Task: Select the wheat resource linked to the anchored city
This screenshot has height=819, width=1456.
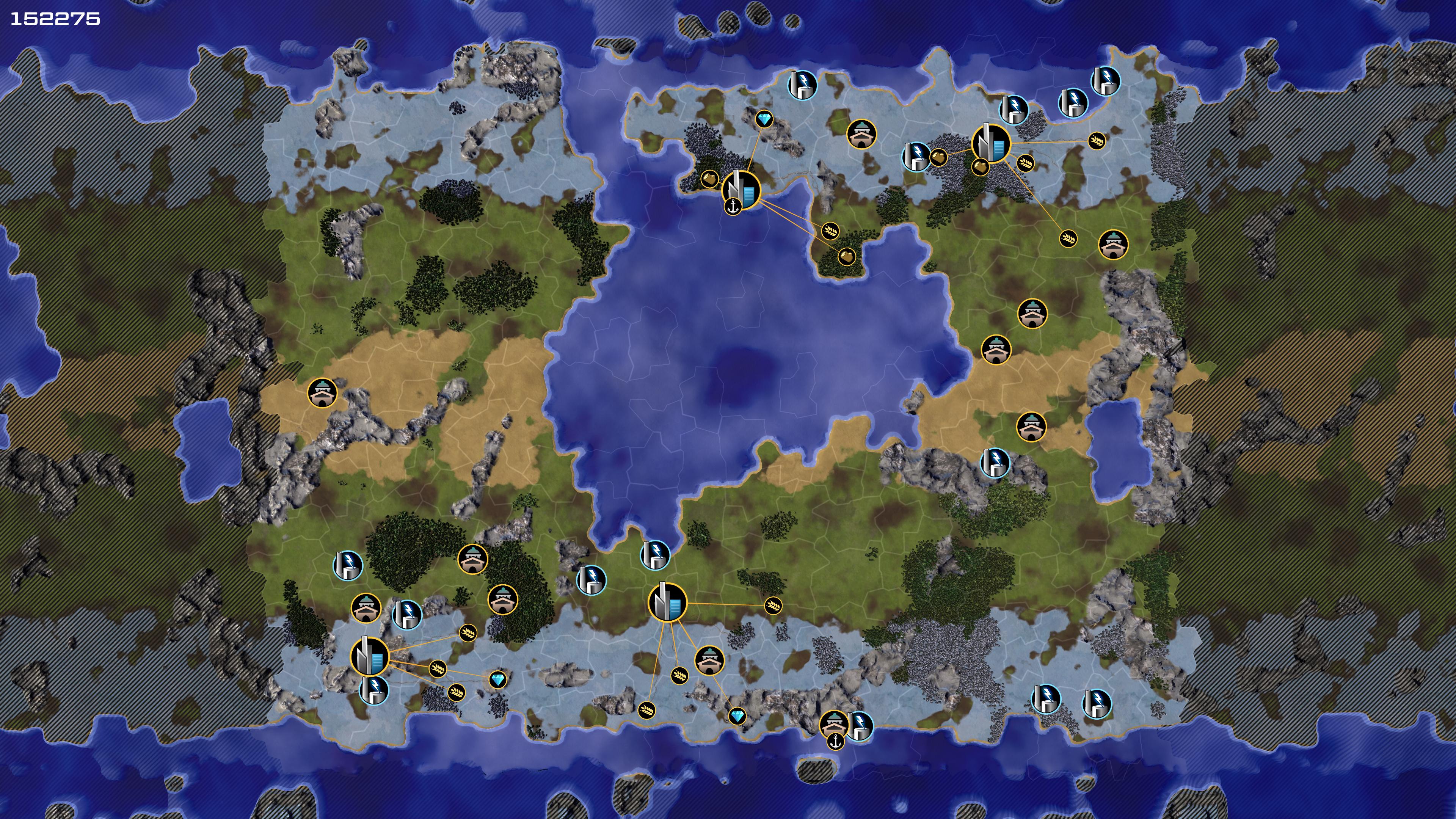Action: coord(830,231)
